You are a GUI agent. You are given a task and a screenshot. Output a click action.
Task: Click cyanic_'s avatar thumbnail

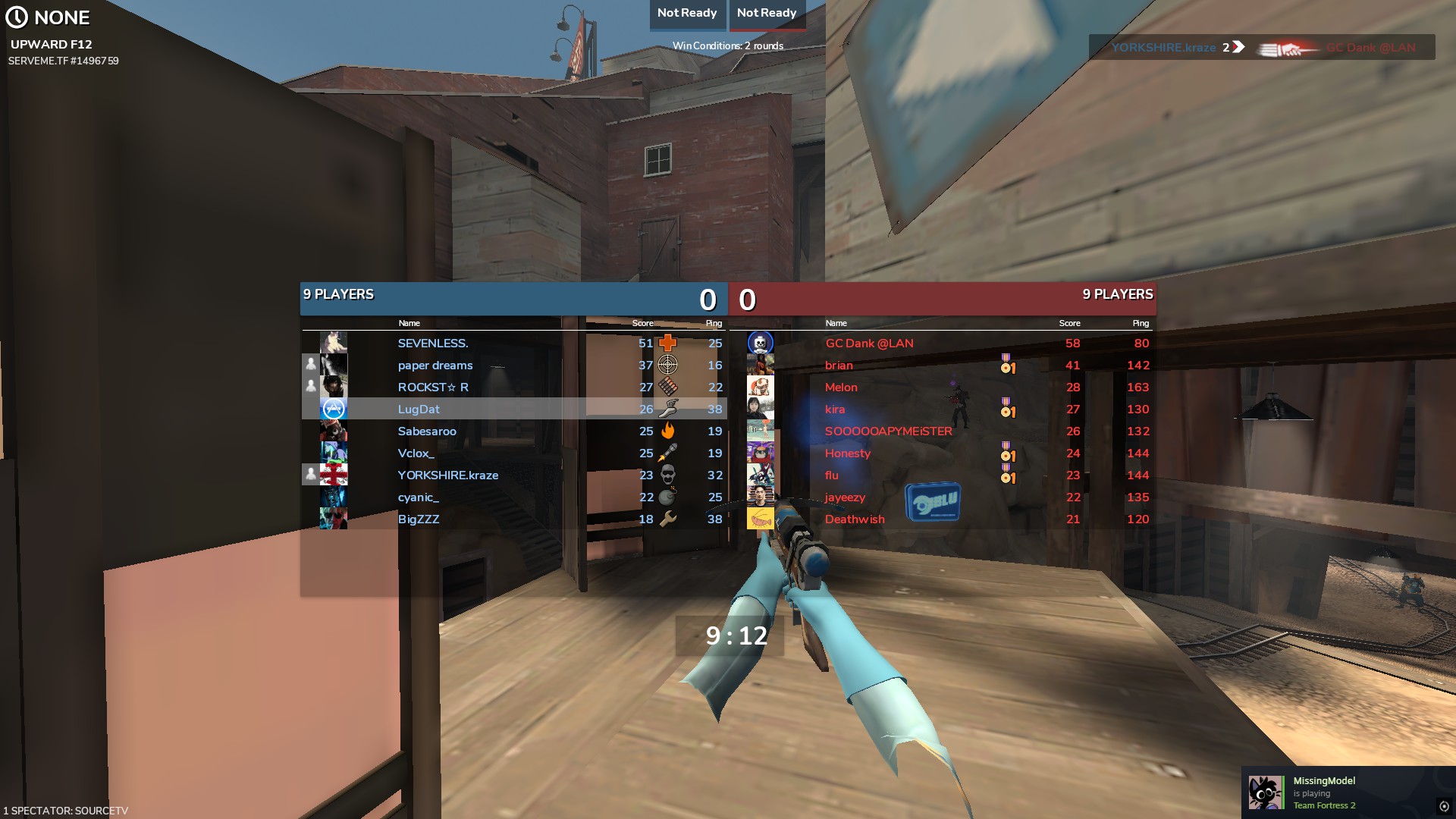coord(334,497)
